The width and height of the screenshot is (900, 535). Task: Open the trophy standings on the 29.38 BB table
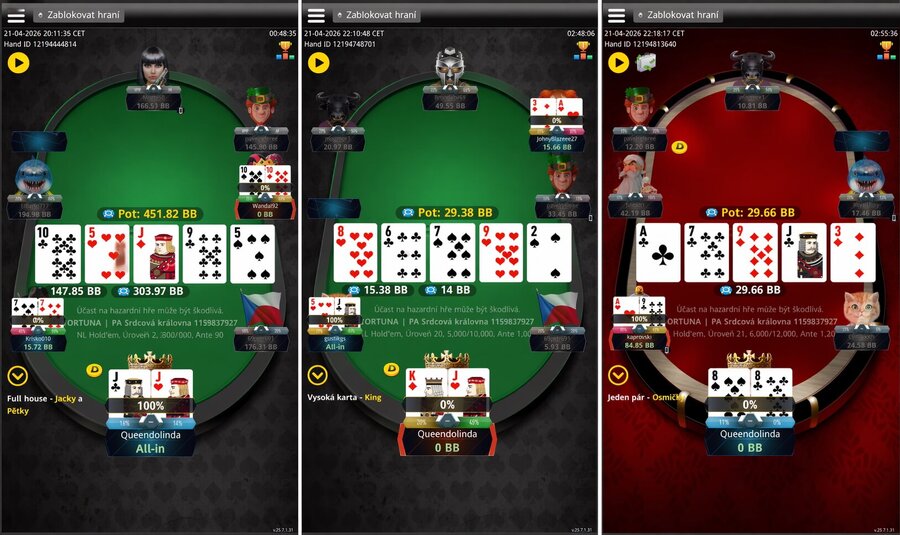tap(585, 50)
